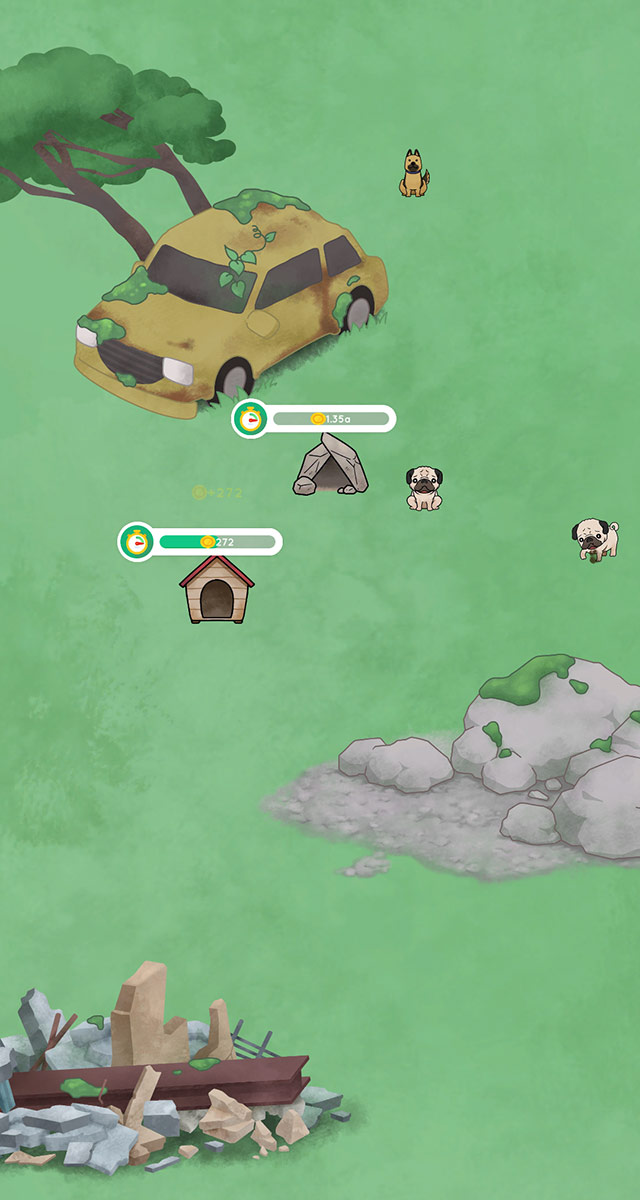Tap the stopwatch icon beside the 1.35a bar
Image resolution: width=640 pixels, height=1200 pixels.
pos(250,418)
